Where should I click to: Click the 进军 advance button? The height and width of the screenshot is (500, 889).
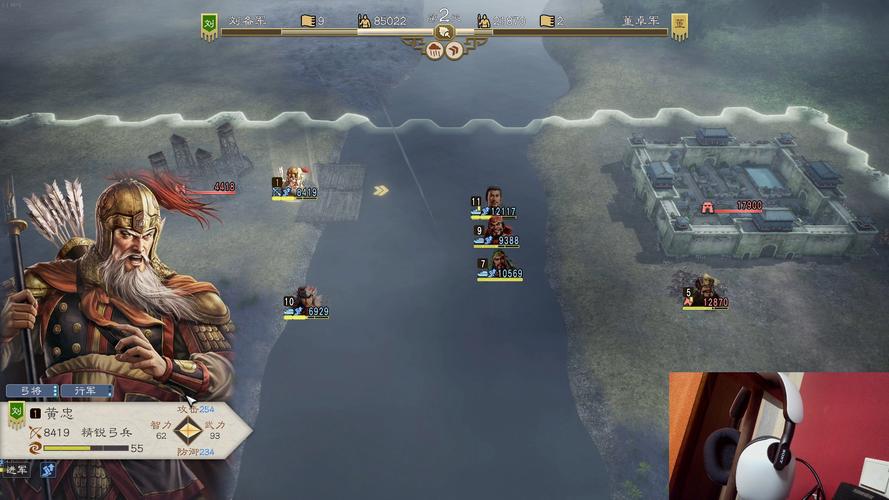coord(14,469)
